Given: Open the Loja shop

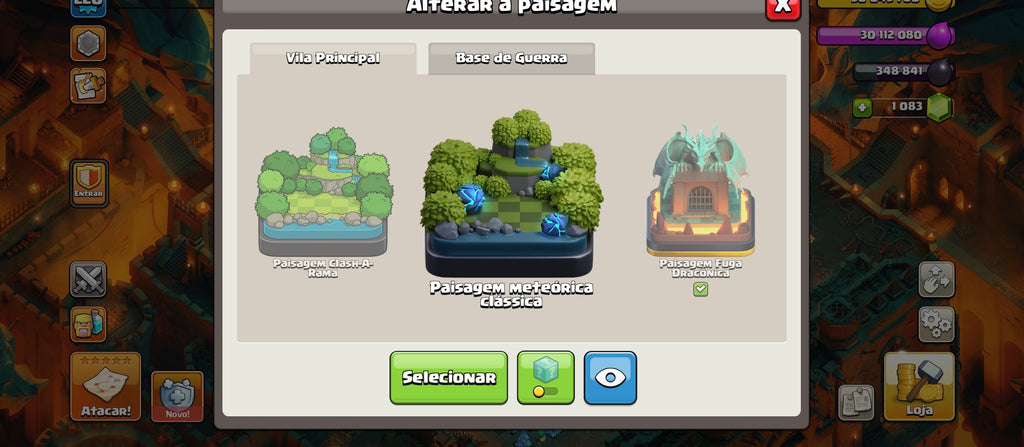Looking at the screenshot, I should coord(919,387).
